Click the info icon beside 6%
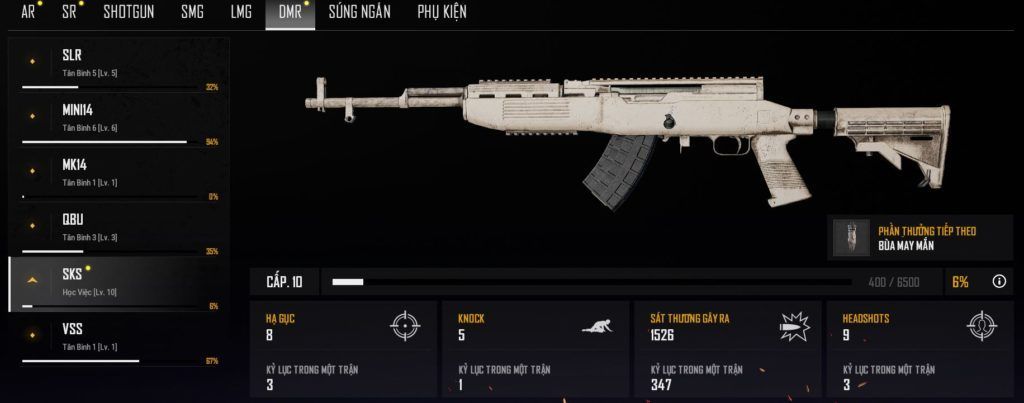1024x403 pixels. pos(998,282)
